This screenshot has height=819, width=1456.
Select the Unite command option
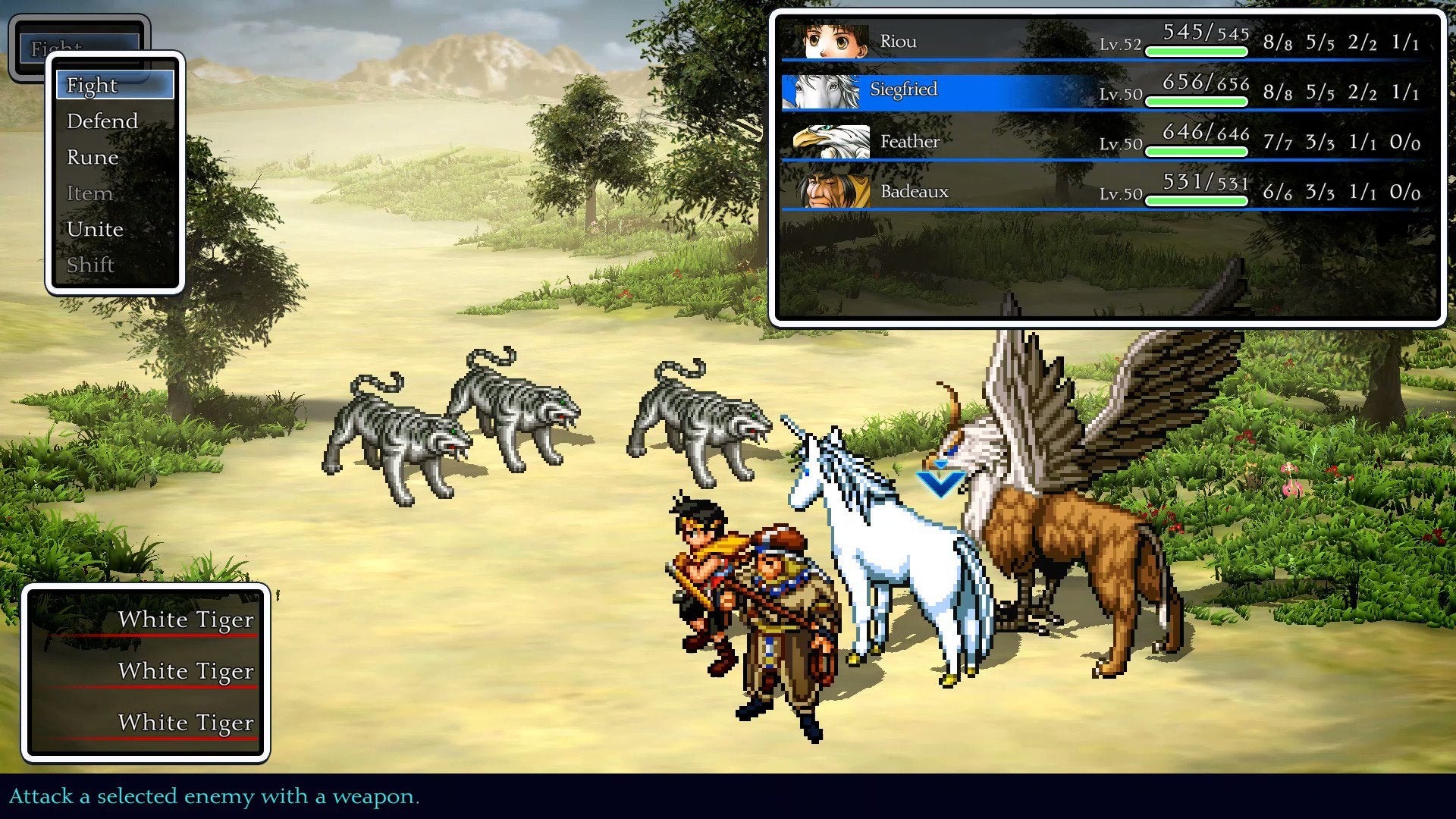(96, 228)
